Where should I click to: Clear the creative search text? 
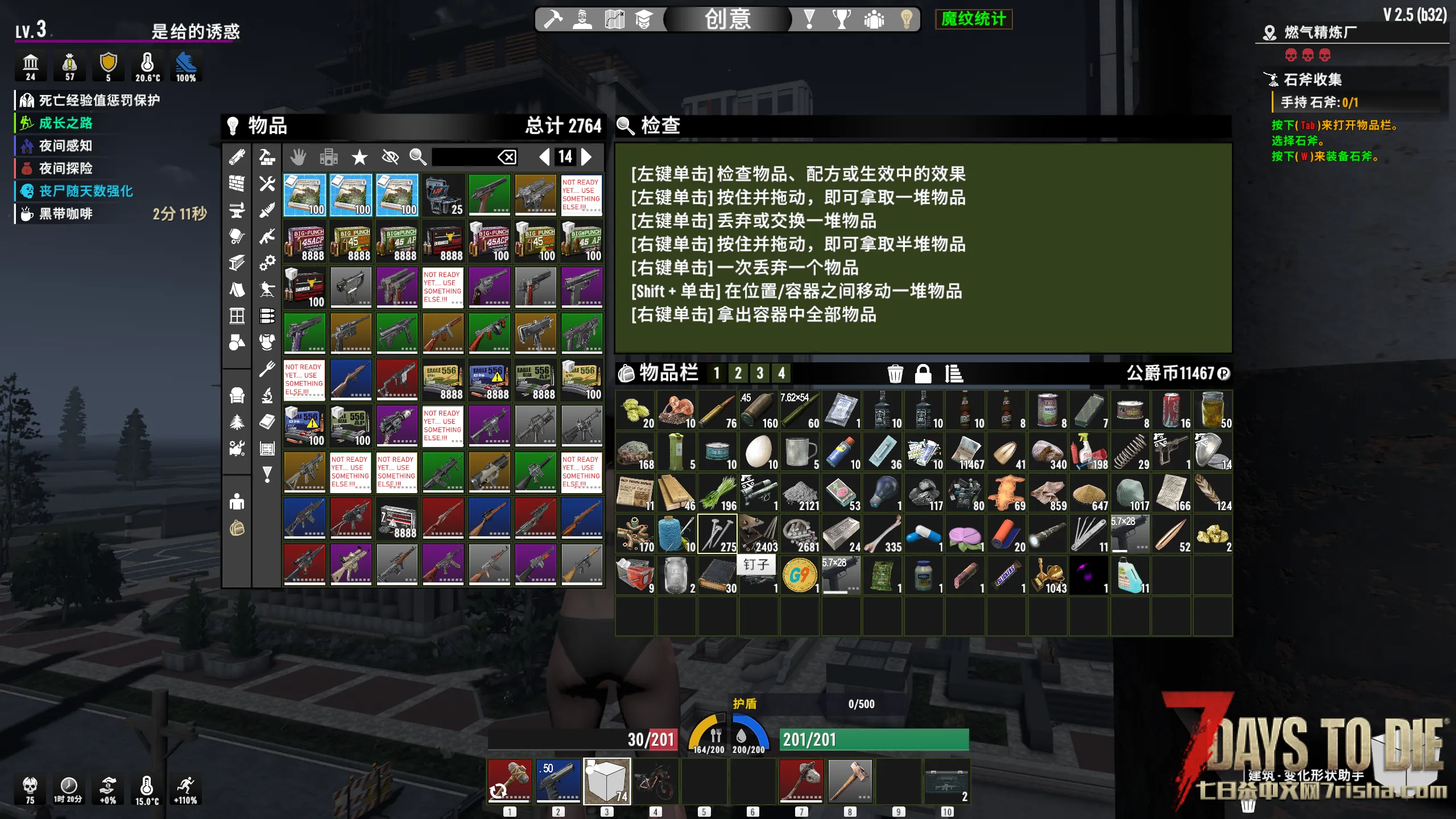click(507, 157)
